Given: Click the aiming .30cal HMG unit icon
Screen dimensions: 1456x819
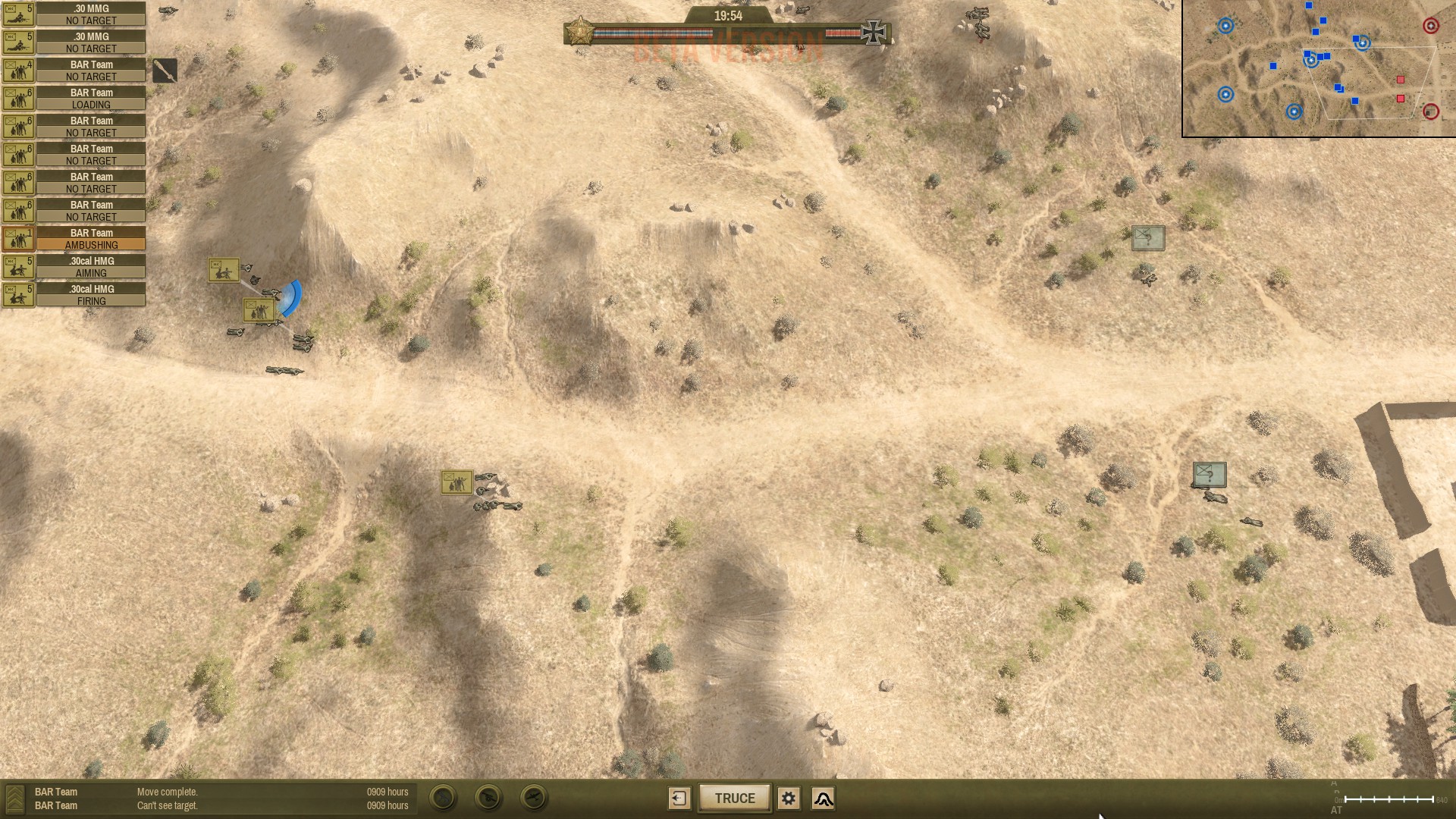Looking at the screenshot, I should [x=18, y=267].
